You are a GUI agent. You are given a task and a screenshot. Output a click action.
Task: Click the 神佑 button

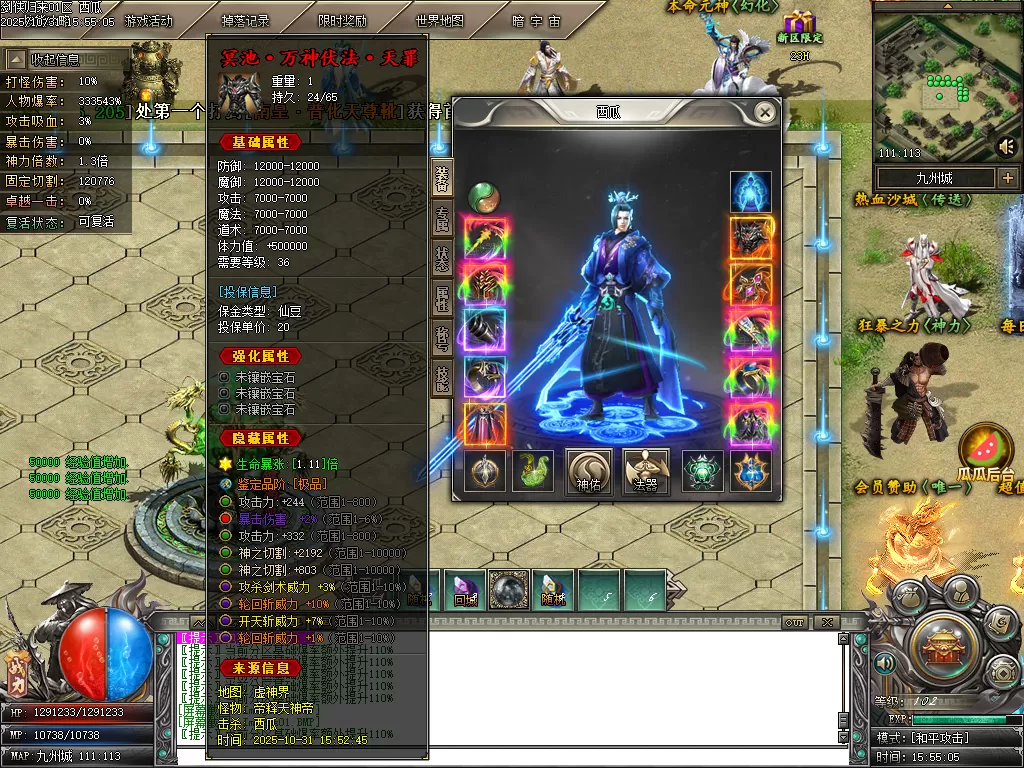click(x=589, y=471)
